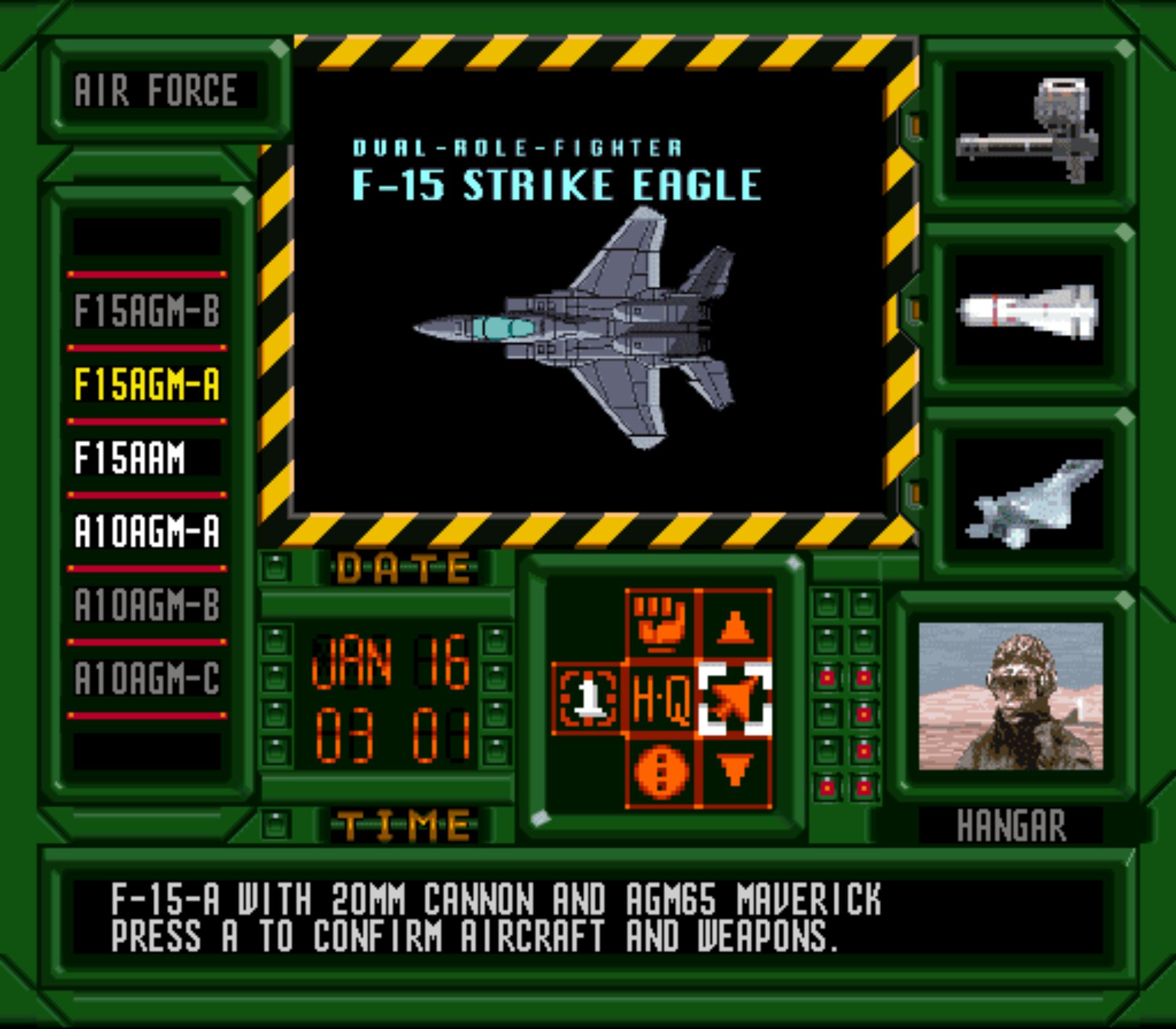Screen dimensions: 1176x1029
Task: Select the AGM65 Maverick missile thumbnail
Action: [x=1028, y=311]
